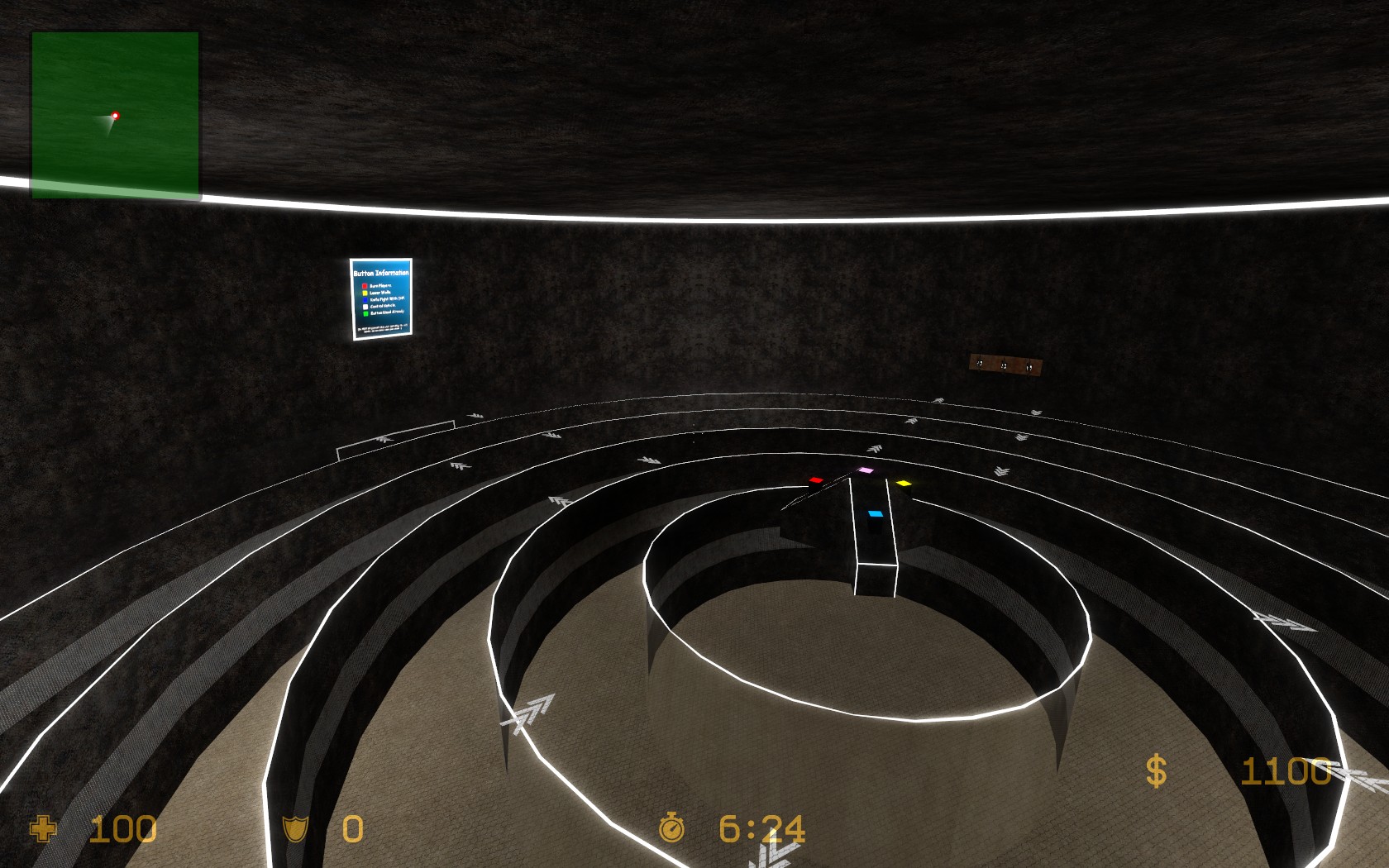
Task: Flip the right lever on the wooden panel
Action: 1029,366
